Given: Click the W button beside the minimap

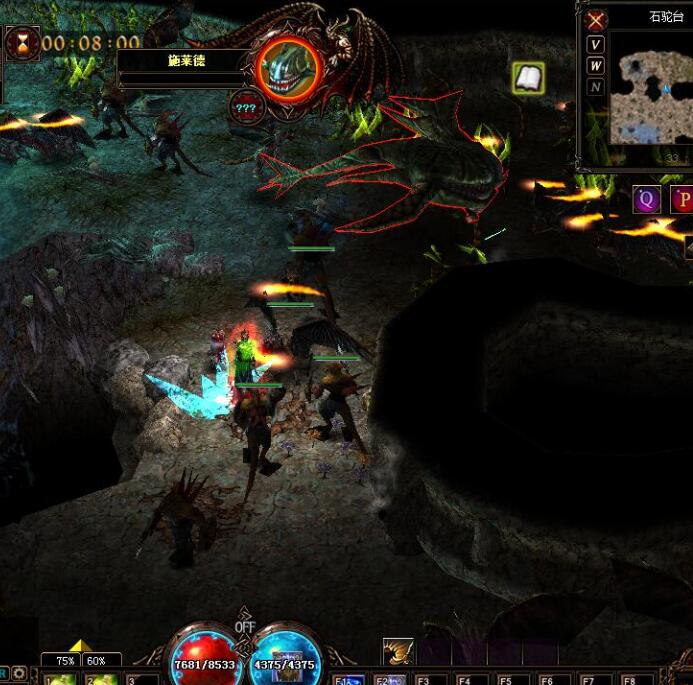Looking at the screenshot, I should [x=596, y=66].
